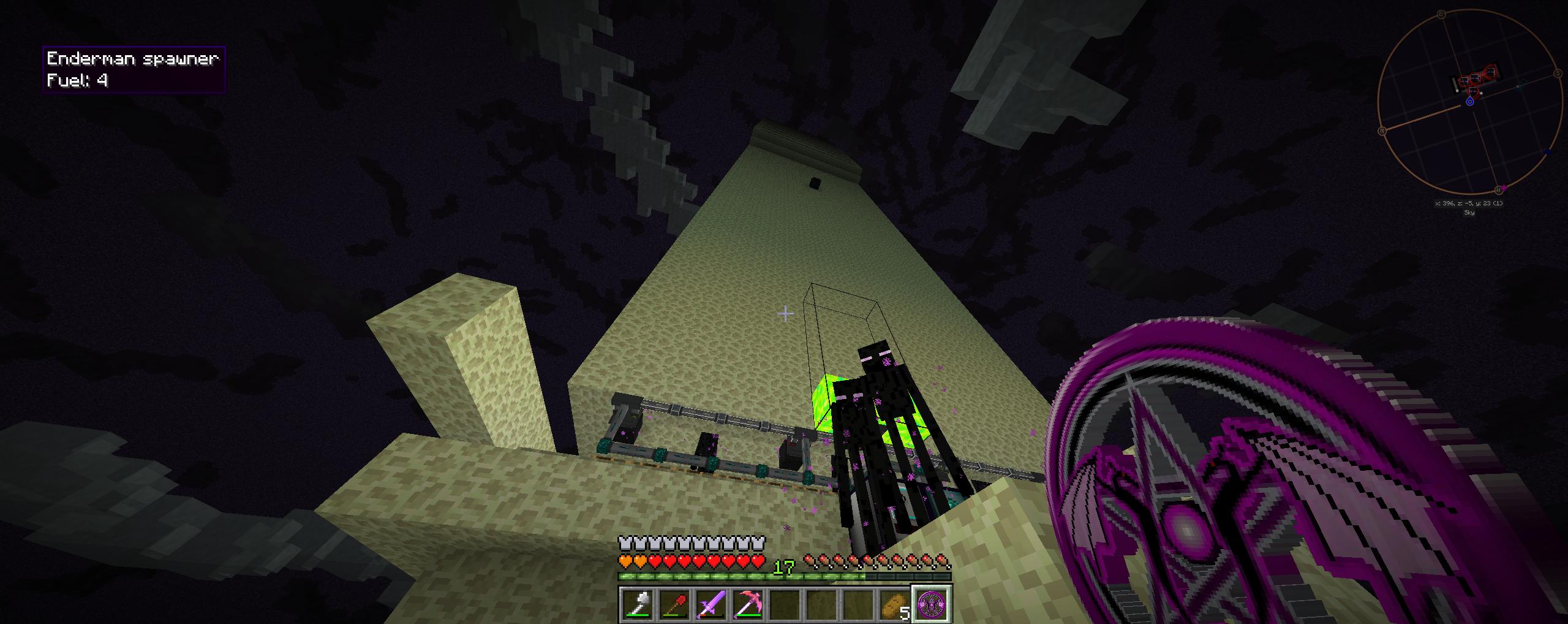
Task: Select the bread stack slot
Action: click(895, 604)
